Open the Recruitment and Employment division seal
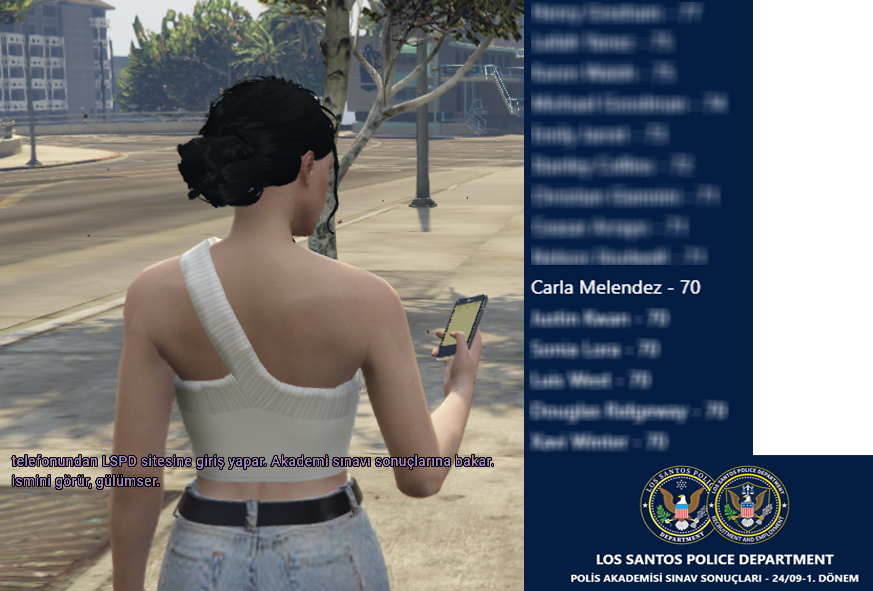 tap(751, 503)
